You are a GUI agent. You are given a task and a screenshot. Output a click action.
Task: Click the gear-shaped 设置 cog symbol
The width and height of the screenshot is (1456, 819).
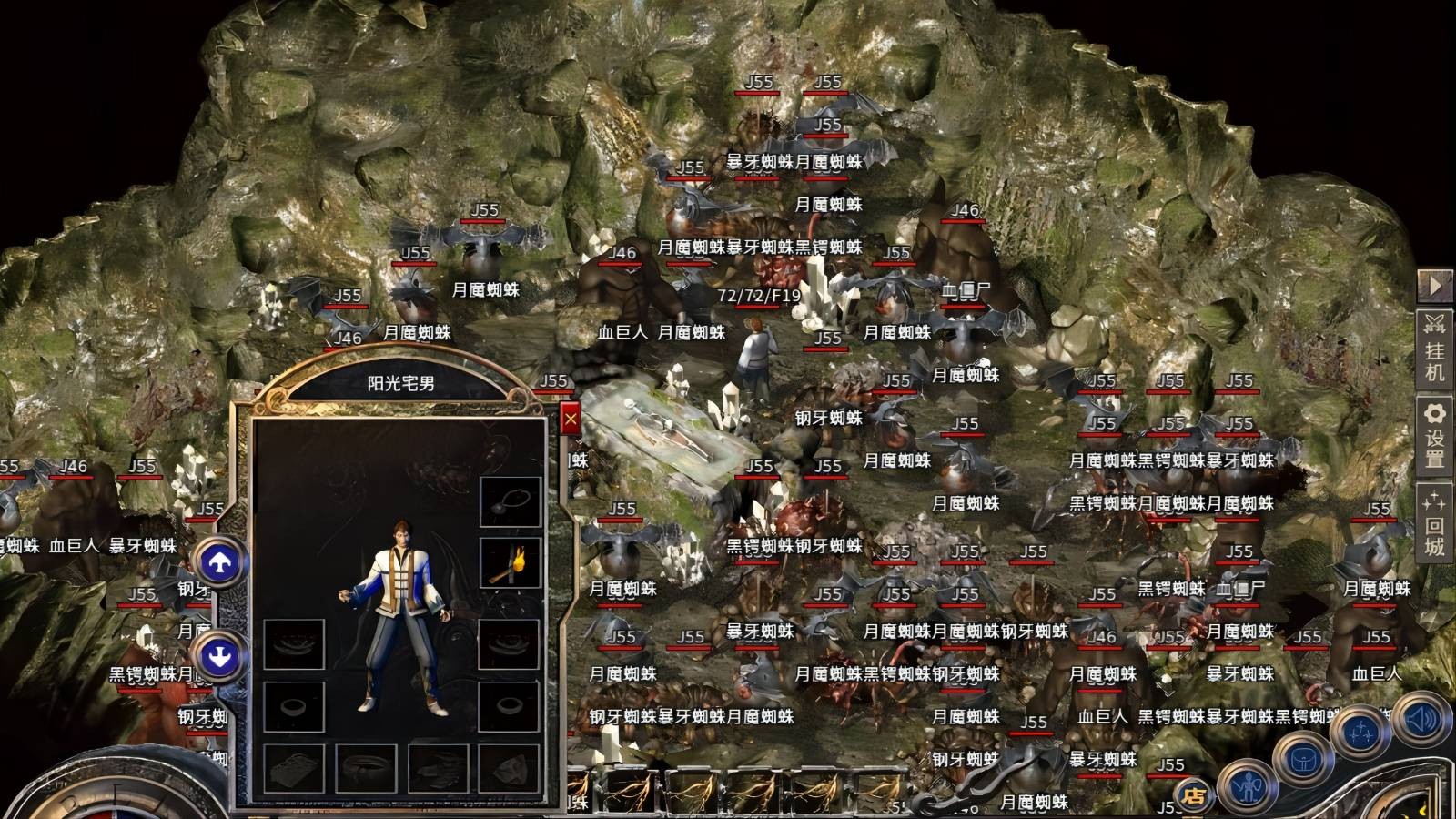click(1436, 411)
